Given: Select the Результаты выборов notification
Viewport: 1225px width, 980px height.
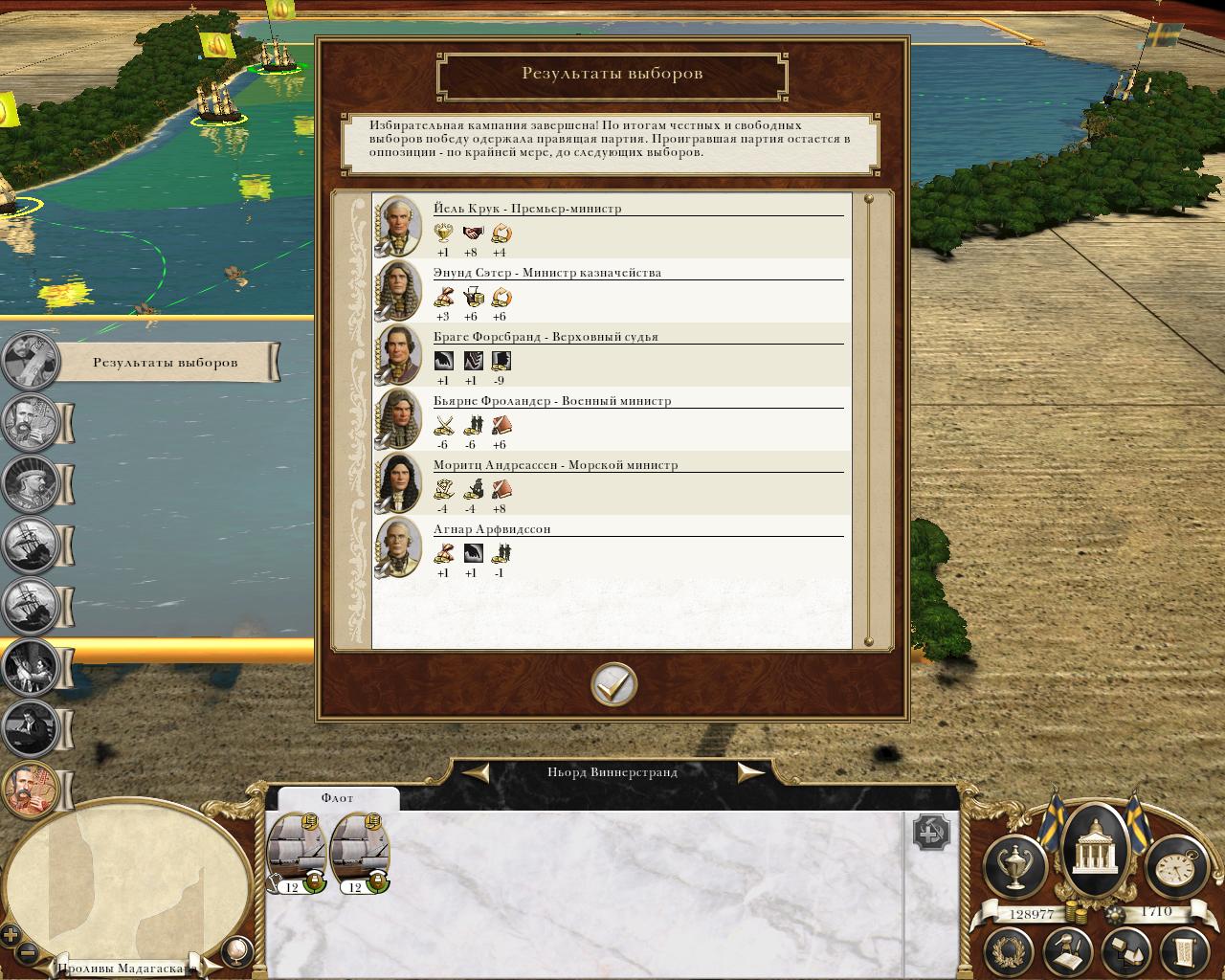Looking at the screenshot, I should [x=165, y=363].
